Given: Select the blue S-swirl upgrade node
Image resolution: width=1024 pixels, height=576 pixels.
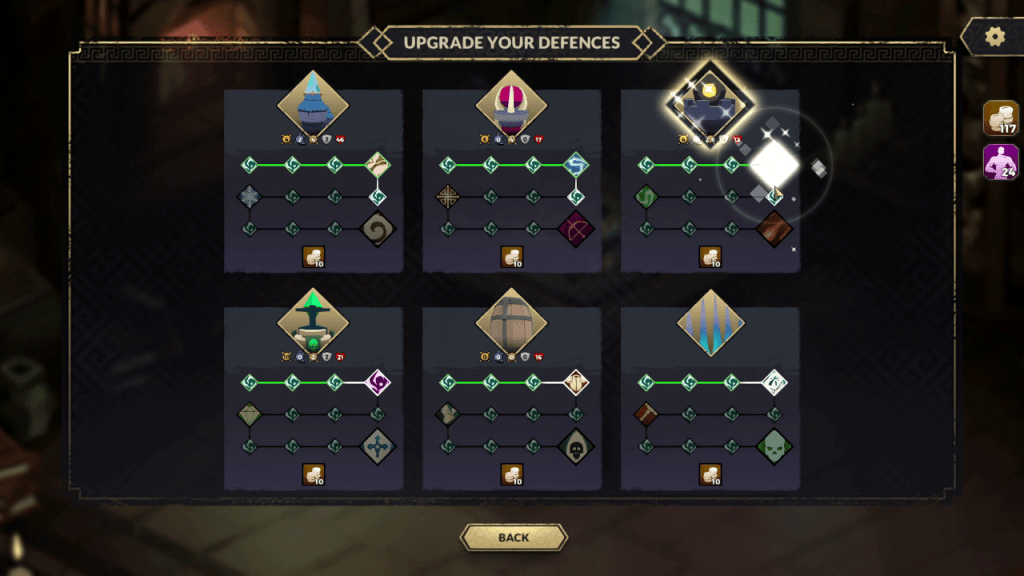Looking at the screenshot, I should (576, 164).
